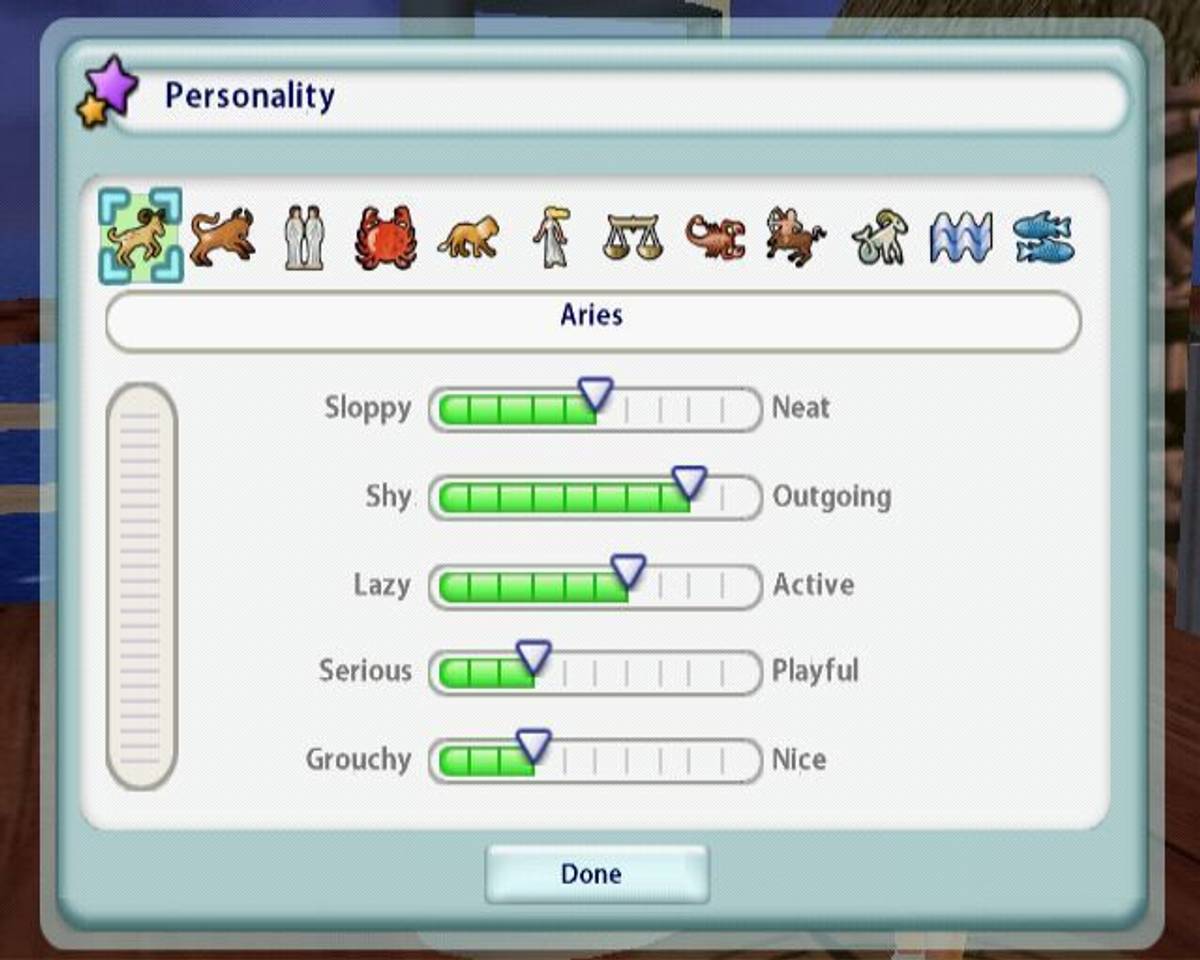Adjust the Shy to Outgoing slider
1200x960 pixels.
595,497
